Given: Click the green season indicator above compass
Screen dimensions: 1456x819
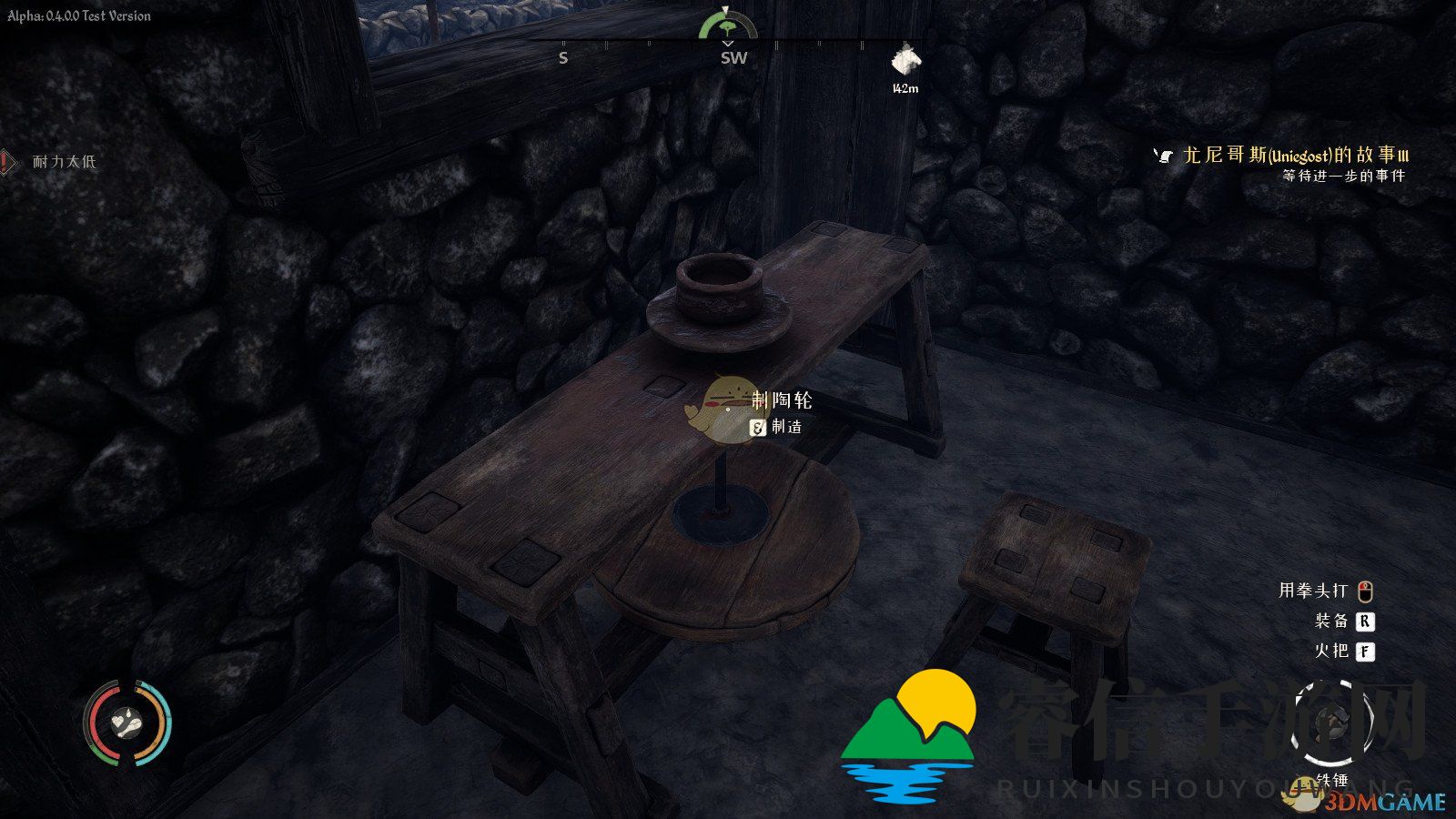Looking at the screenshot, I should (727, 25).
